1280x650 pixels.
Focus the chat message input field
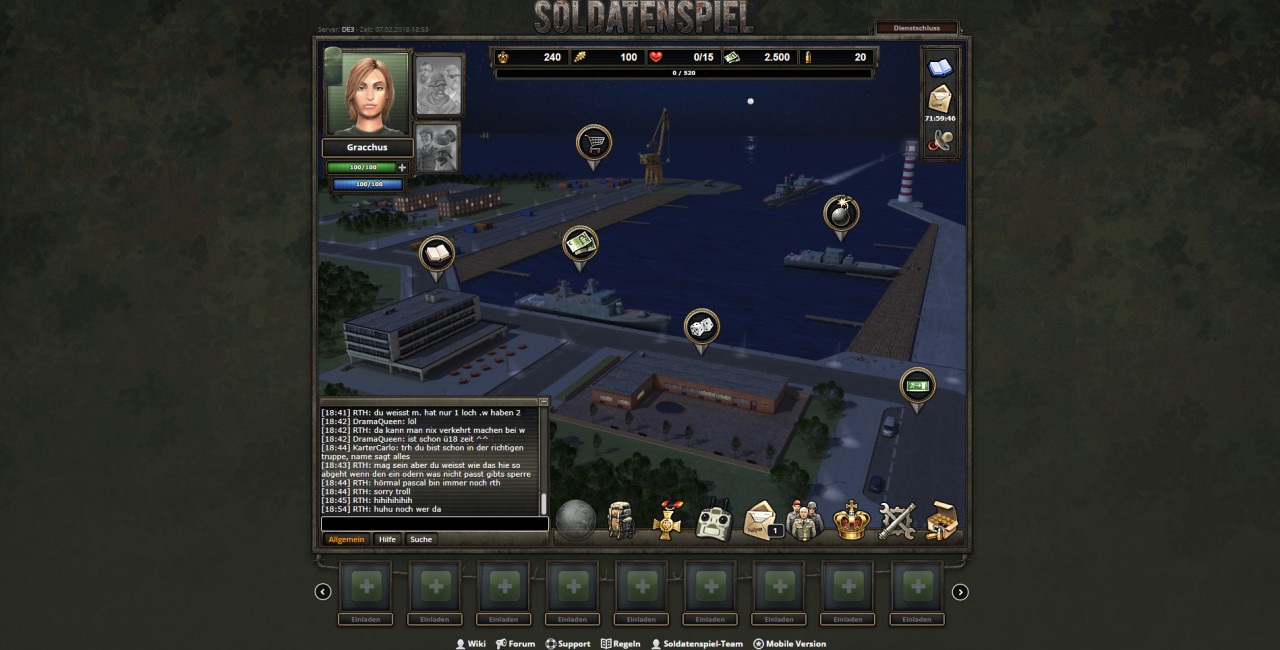(x=434, y=524)
